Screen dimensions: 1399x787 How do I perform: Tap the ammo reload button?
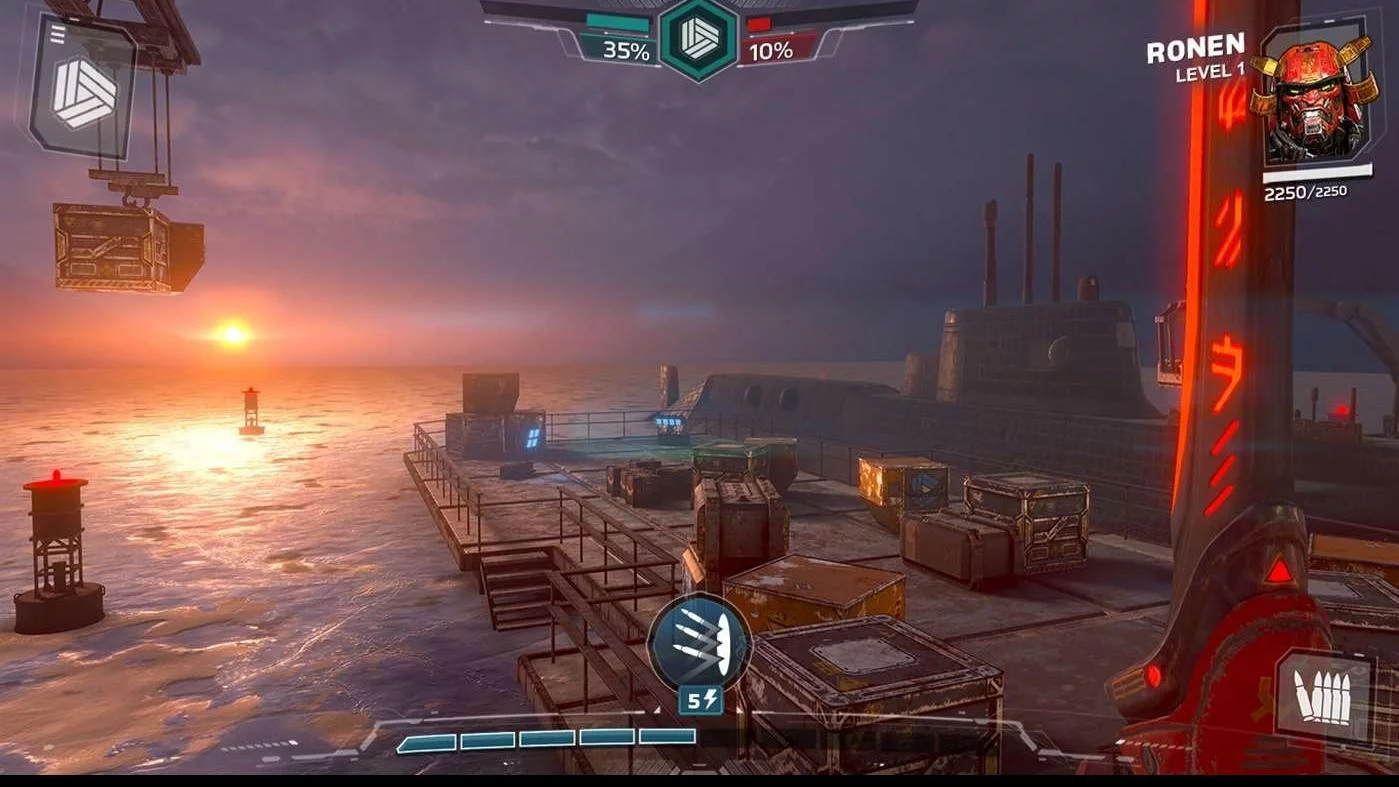pyautogui.click(x=1323, y=697)
